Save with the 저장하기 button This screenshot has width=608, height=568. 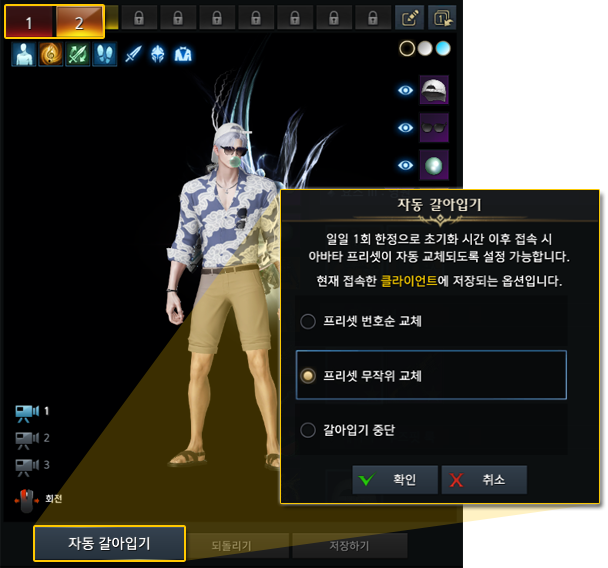point(348,546)
